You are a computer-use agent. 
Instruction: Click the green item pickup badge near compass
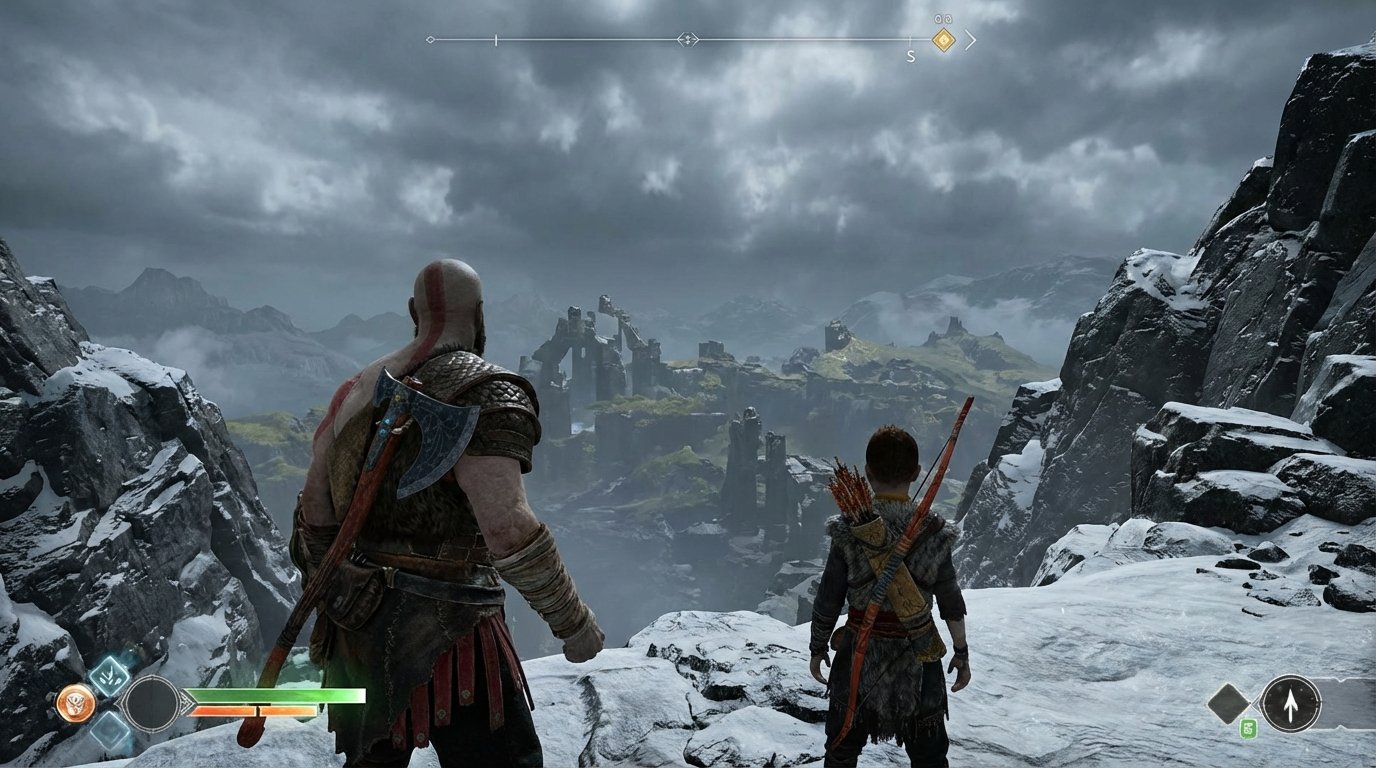tap(1249, 727)
